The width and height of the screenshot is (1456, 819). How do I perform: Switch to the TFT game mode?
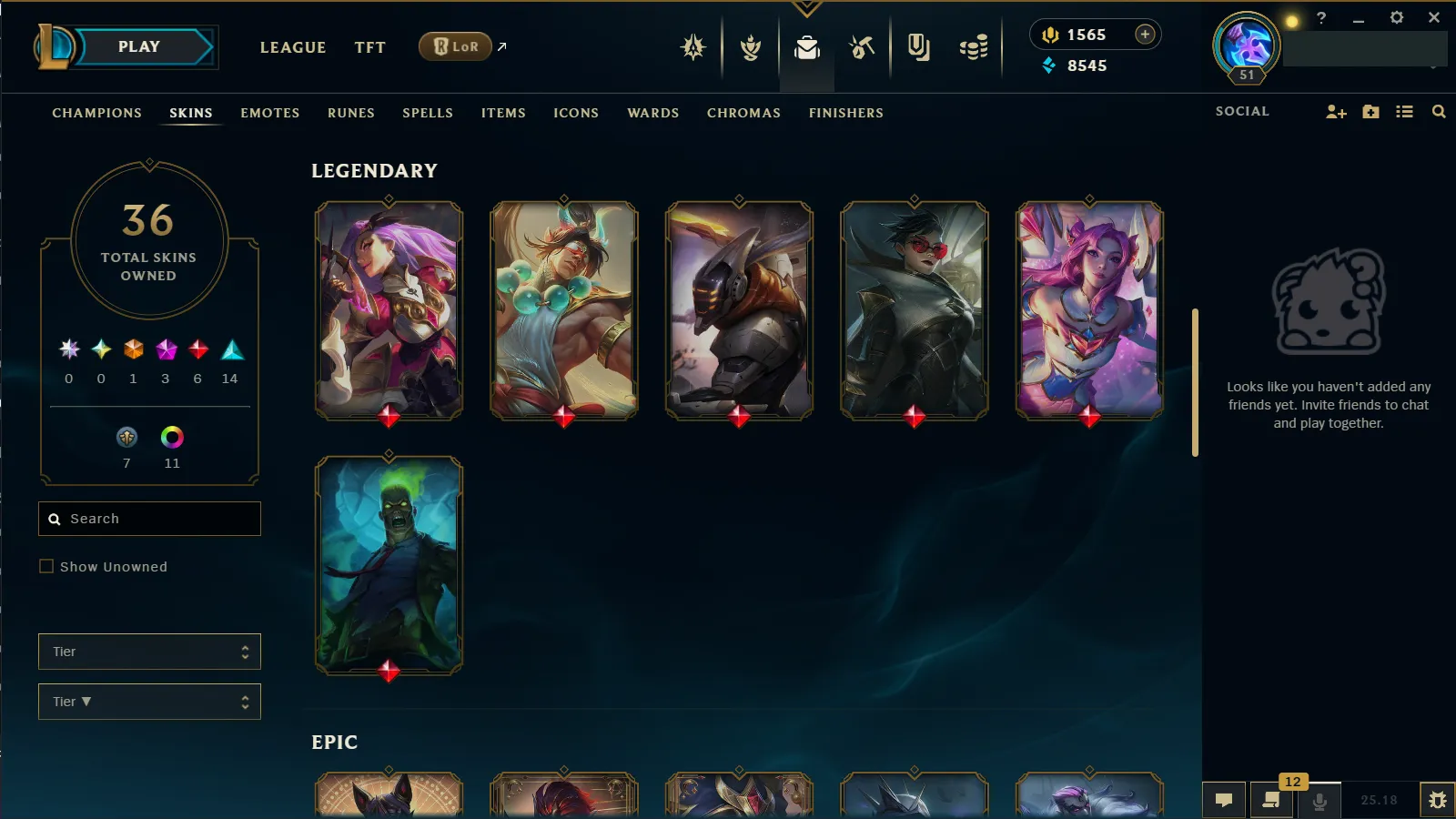pyautogui.click(x=369, y=47)
